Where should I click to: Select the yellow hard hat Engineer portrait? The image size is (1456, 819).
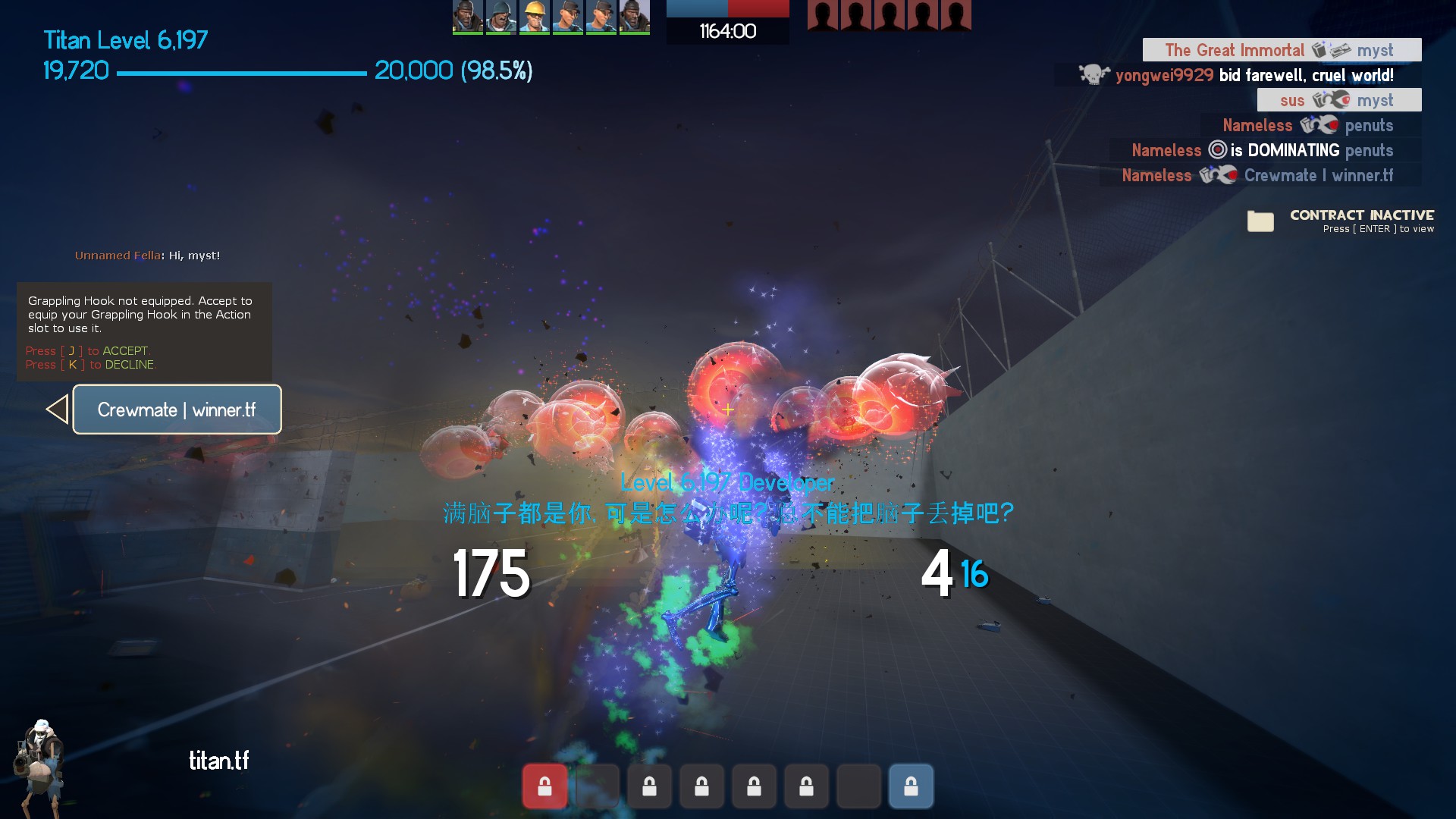pyautogui.click(x=535, y=17)
